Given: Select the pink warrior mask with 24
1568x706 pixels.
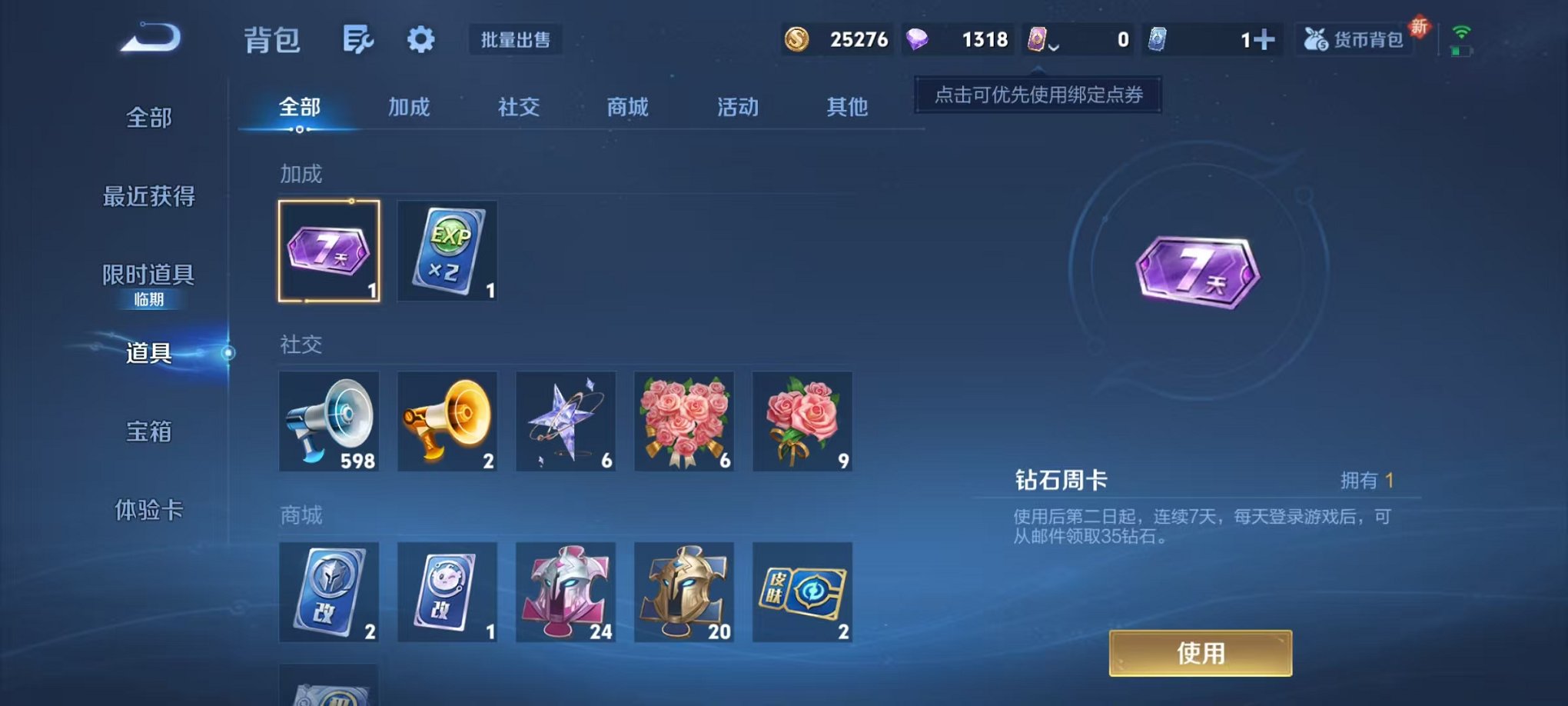Looking at the screenshot, I should point(566,592).
